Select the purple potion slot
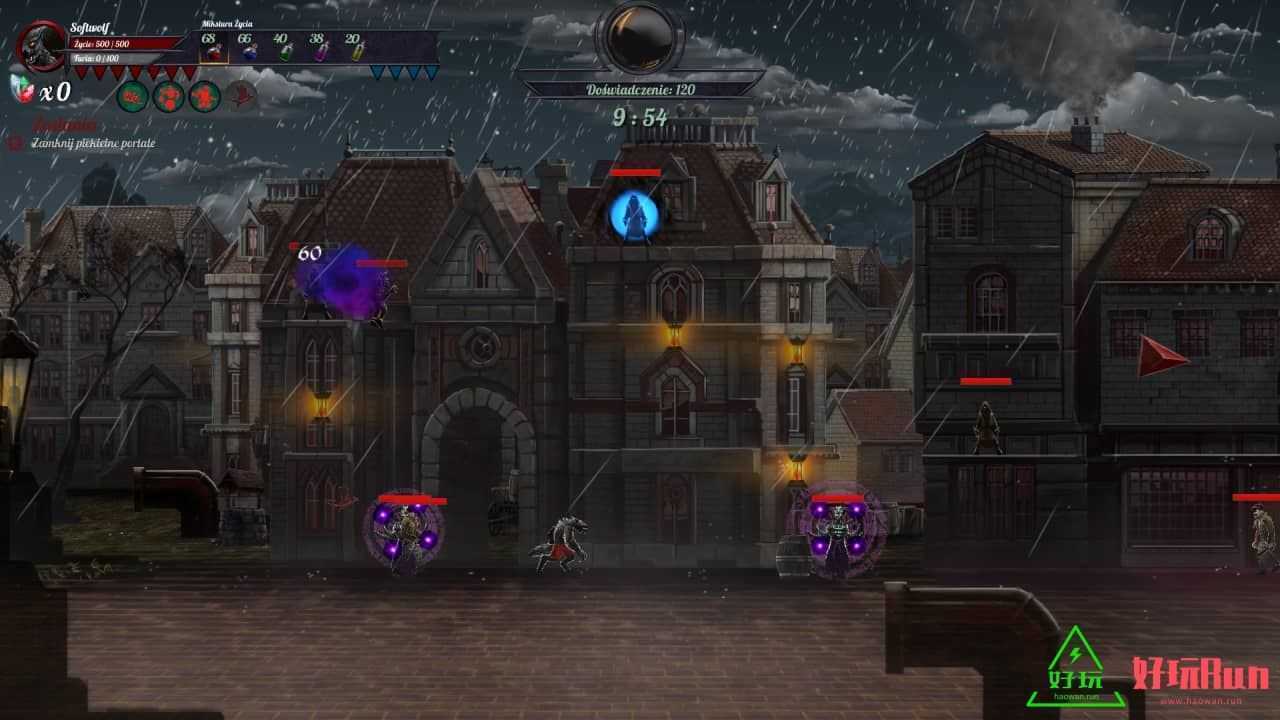Image resolution: width=1280 pixels, height=720 pixels. coord(320,46)
